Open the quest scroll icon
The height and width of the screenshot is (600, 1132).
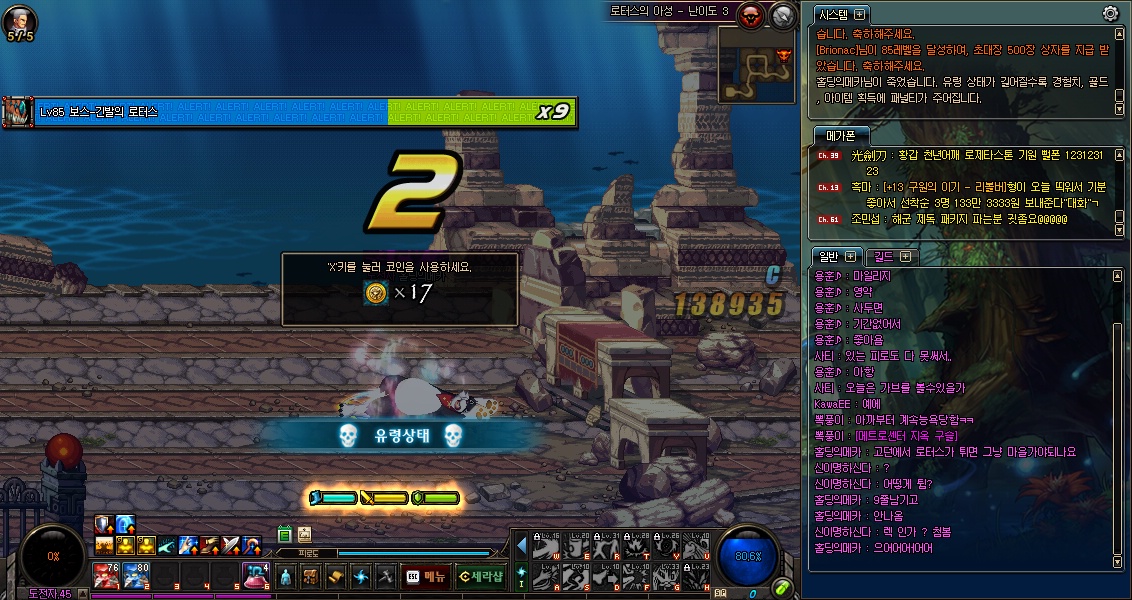click(335, 576)
